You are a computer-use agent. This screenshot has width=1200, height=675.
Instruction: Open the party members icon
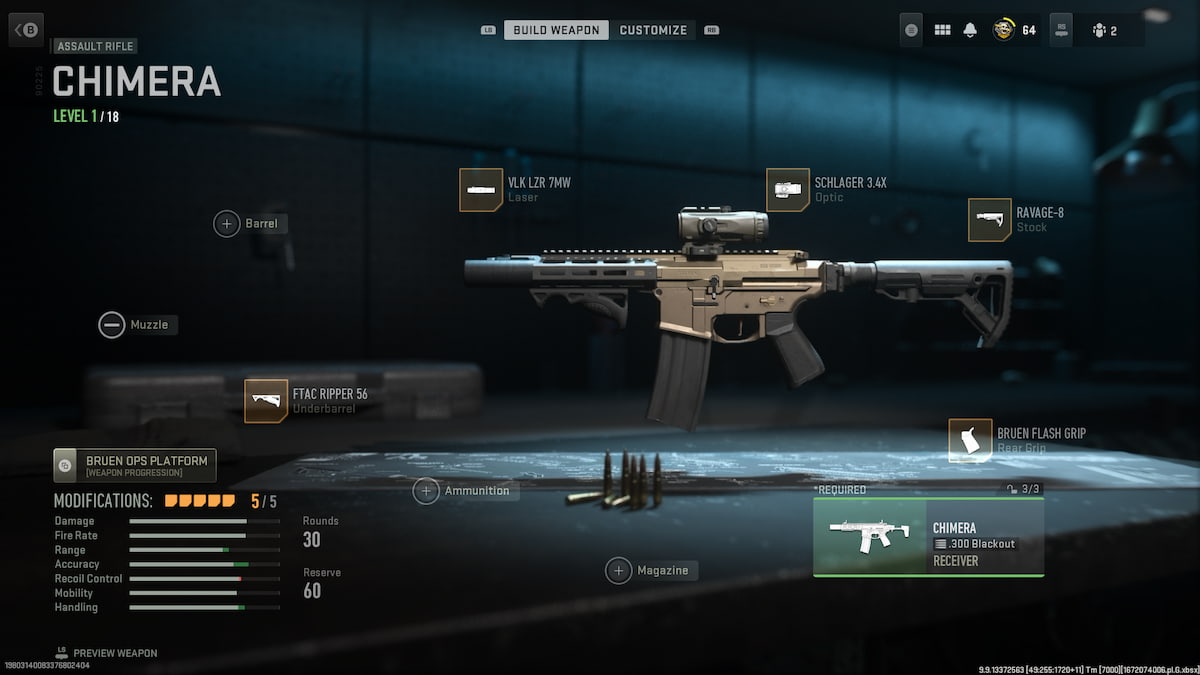click(x=1100, y=30)
